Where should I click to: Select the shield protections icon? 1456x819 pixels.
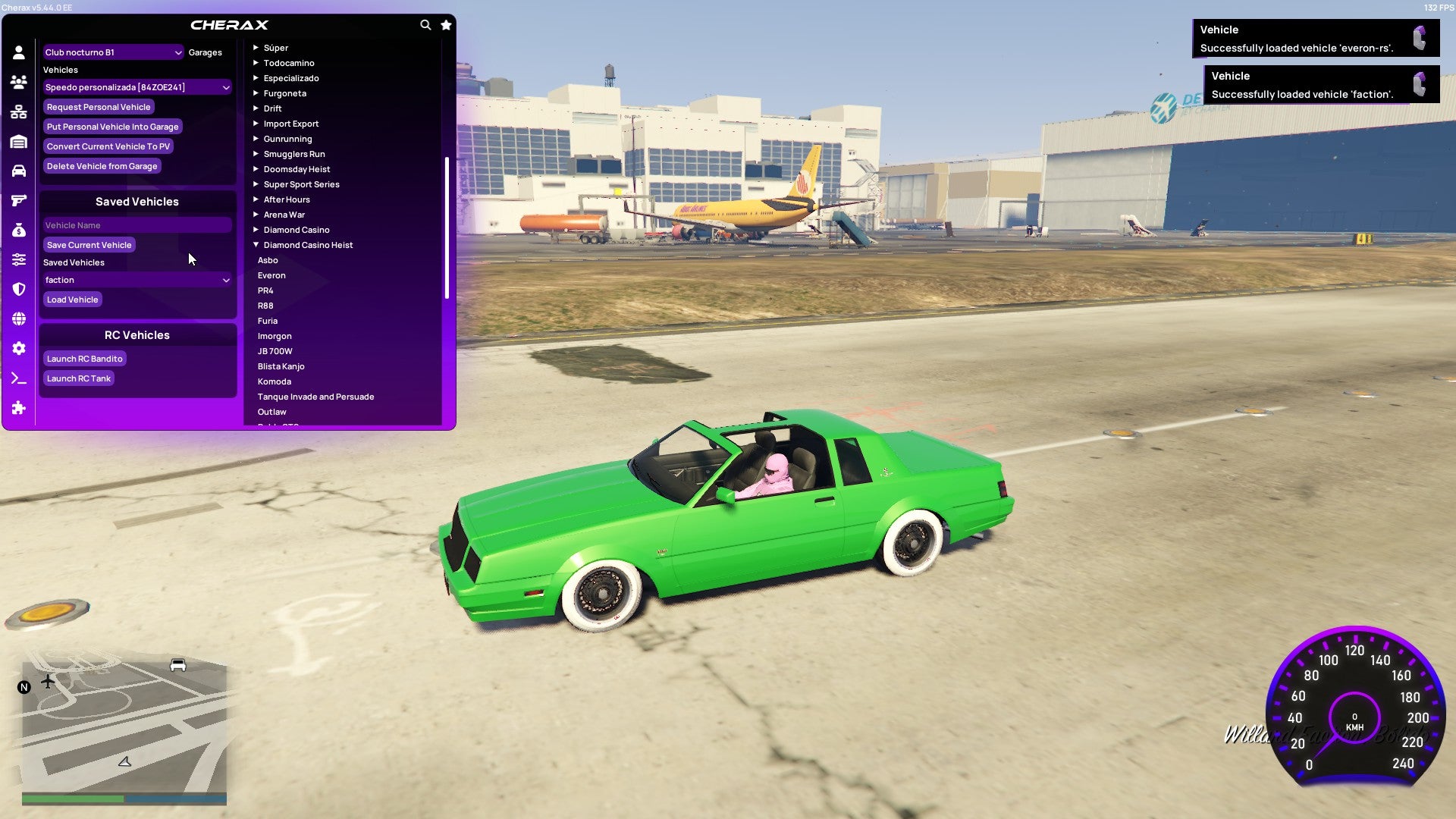point(19,288)
